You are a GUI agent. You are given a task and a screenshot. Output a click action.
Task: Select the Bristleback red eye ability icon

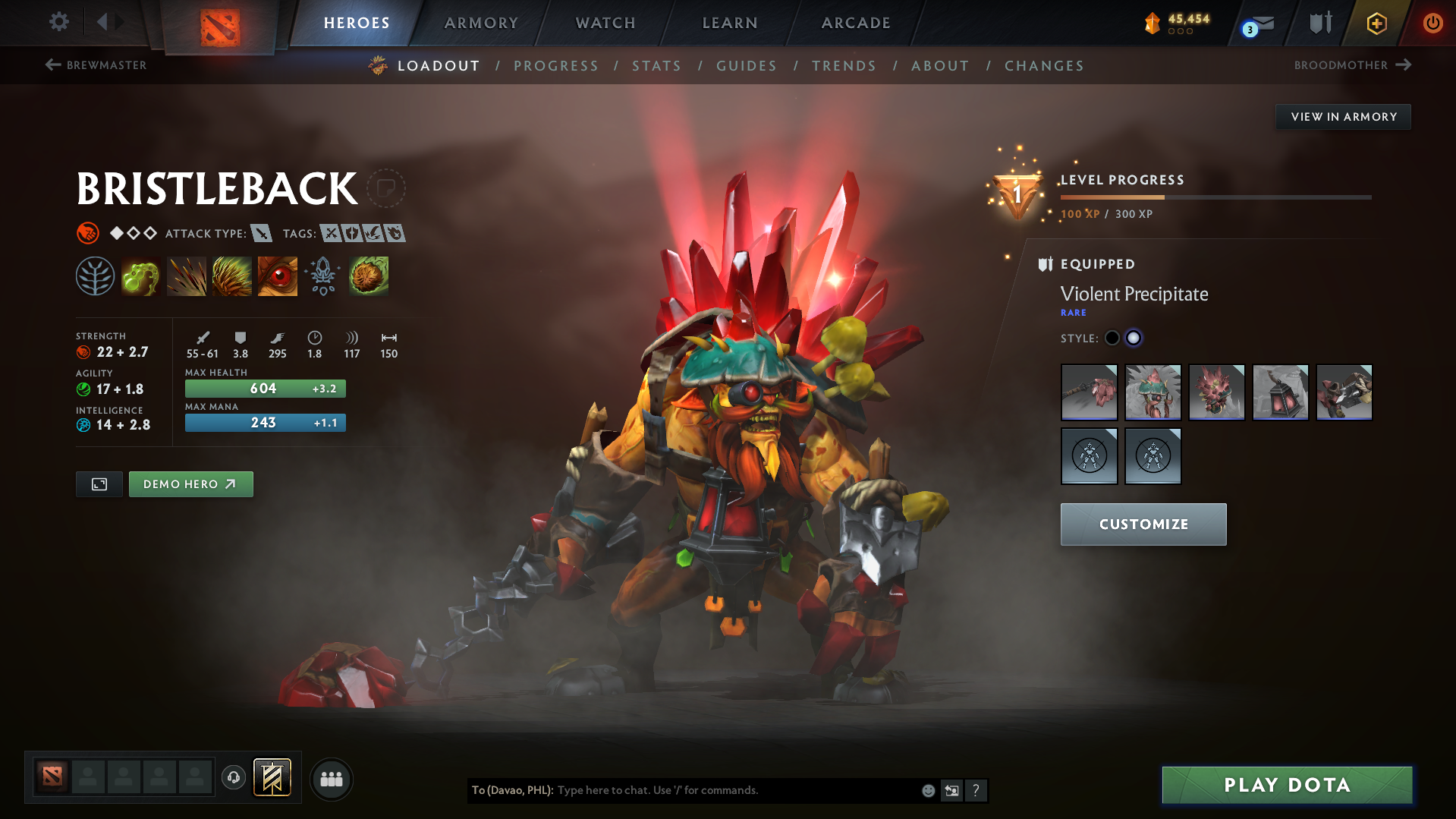[x=277, y=276]
